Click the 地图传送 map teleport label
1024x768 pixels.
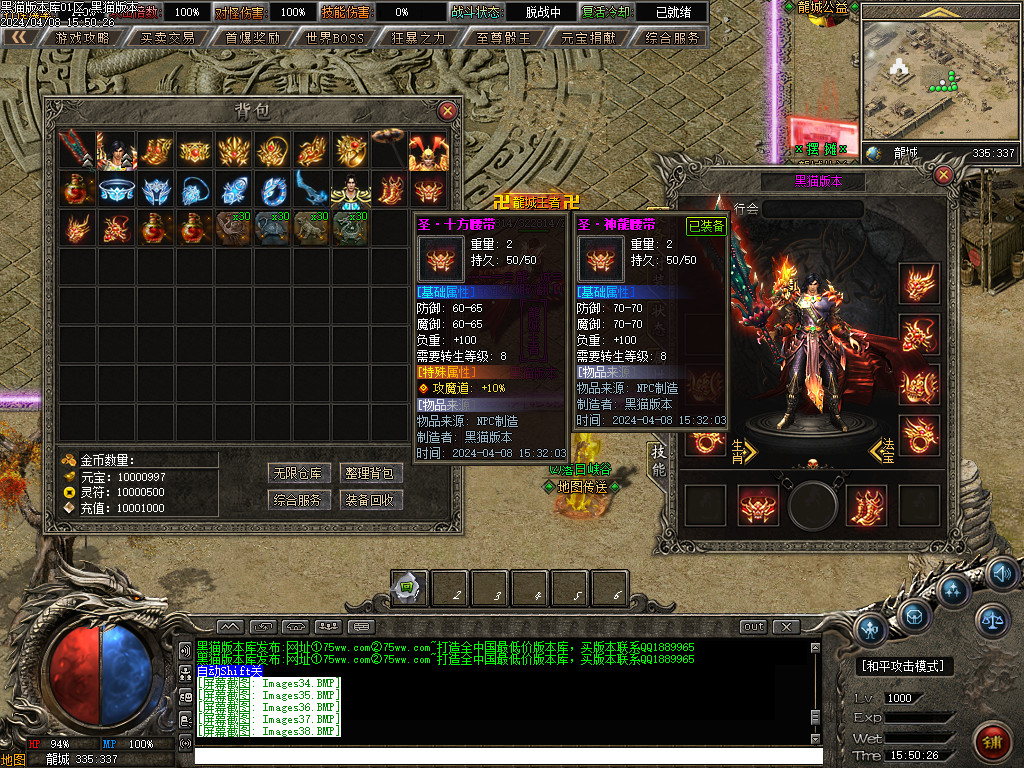click(583, 487)
